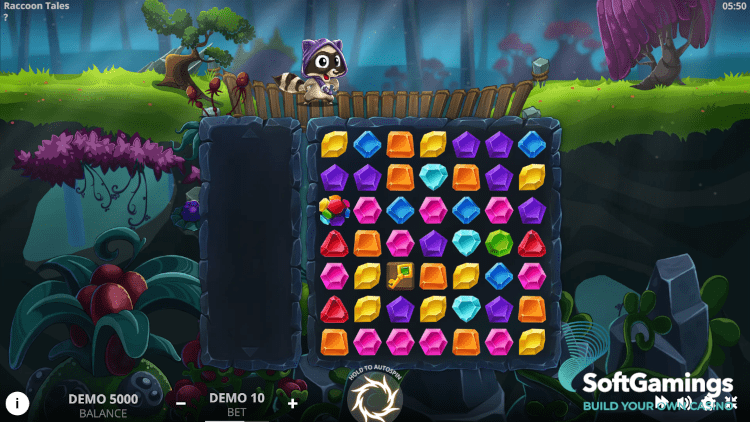
Task: Mute the game sound
Action: (x=686, y=404)
